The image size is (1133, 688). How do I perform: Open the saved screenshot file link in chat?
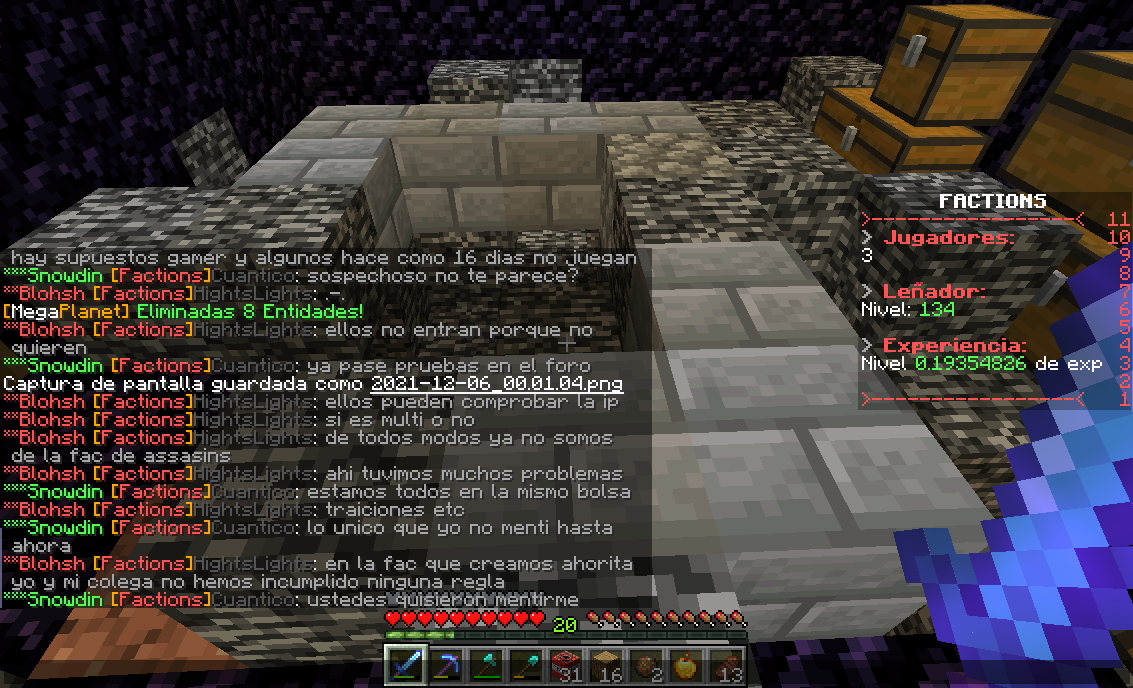tap(496, 384)
